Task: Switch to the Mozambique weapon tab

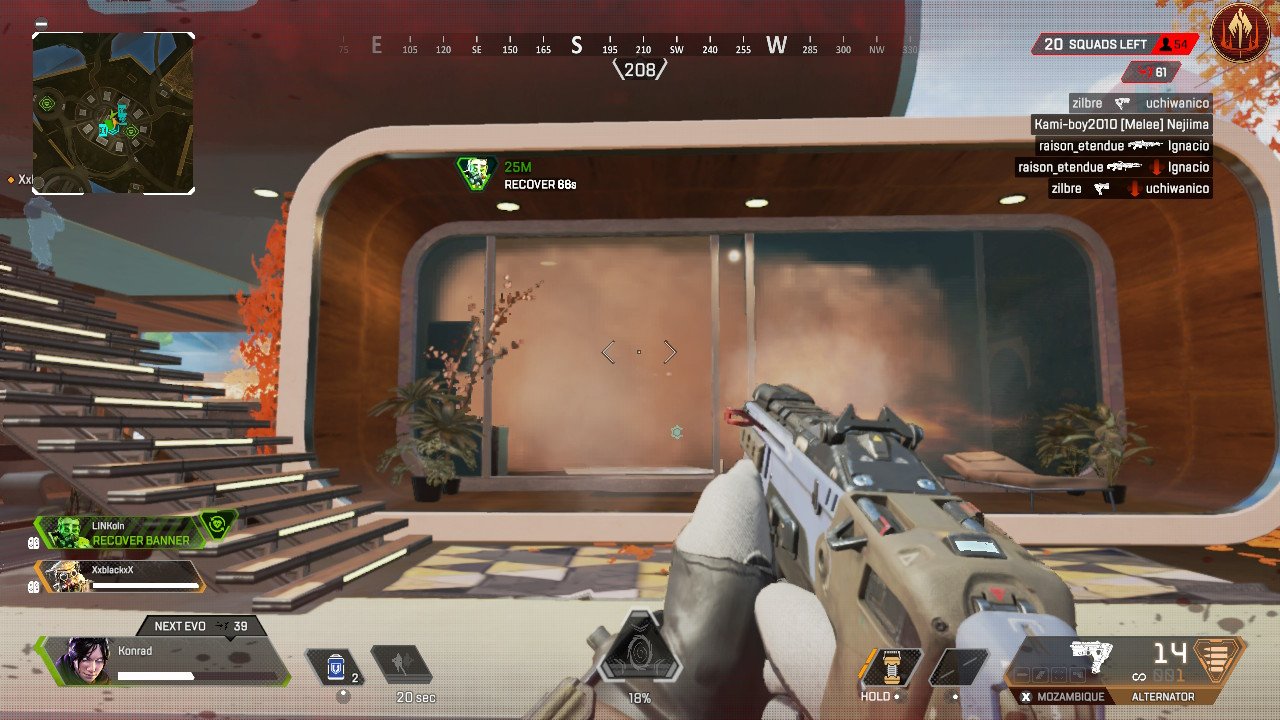Action: coord(1063,696)
